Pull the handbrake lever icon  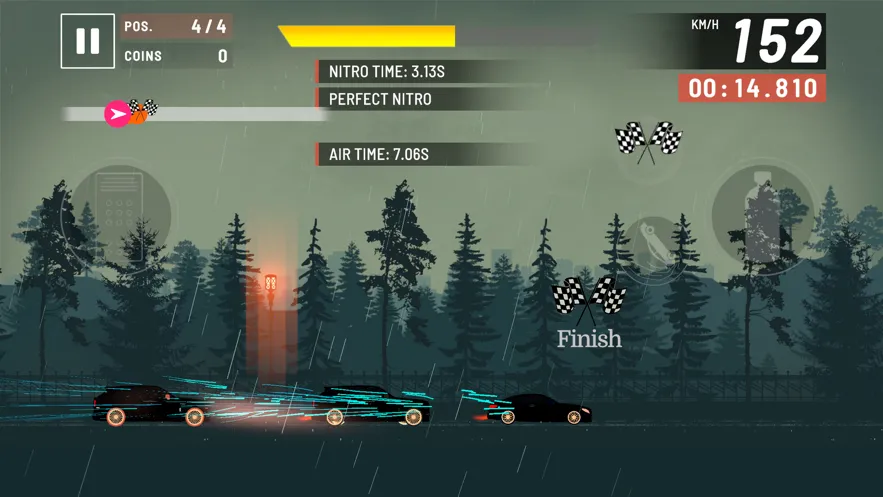tap(654, 248)
